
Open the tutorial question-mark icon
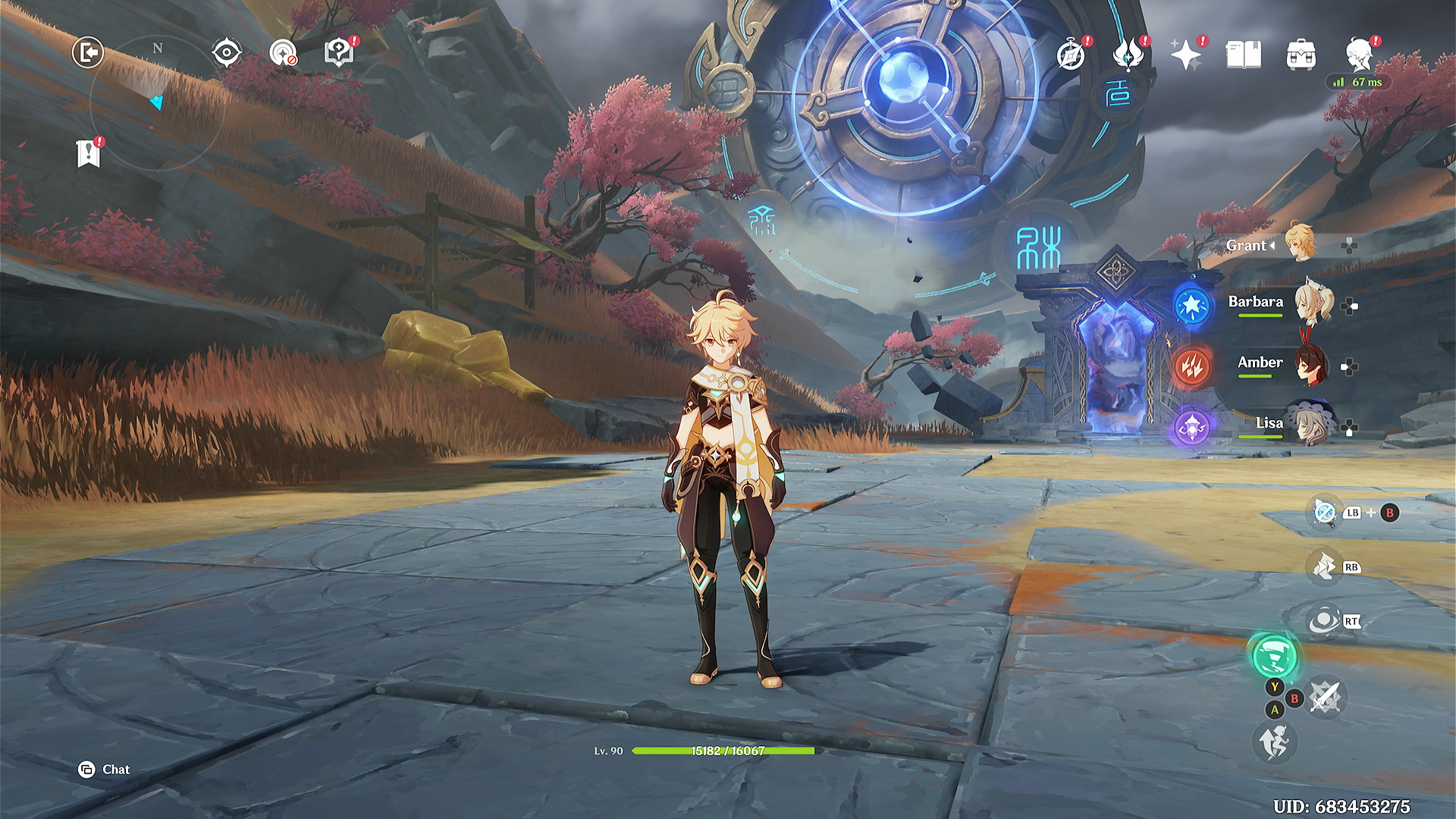coord(338,53)
